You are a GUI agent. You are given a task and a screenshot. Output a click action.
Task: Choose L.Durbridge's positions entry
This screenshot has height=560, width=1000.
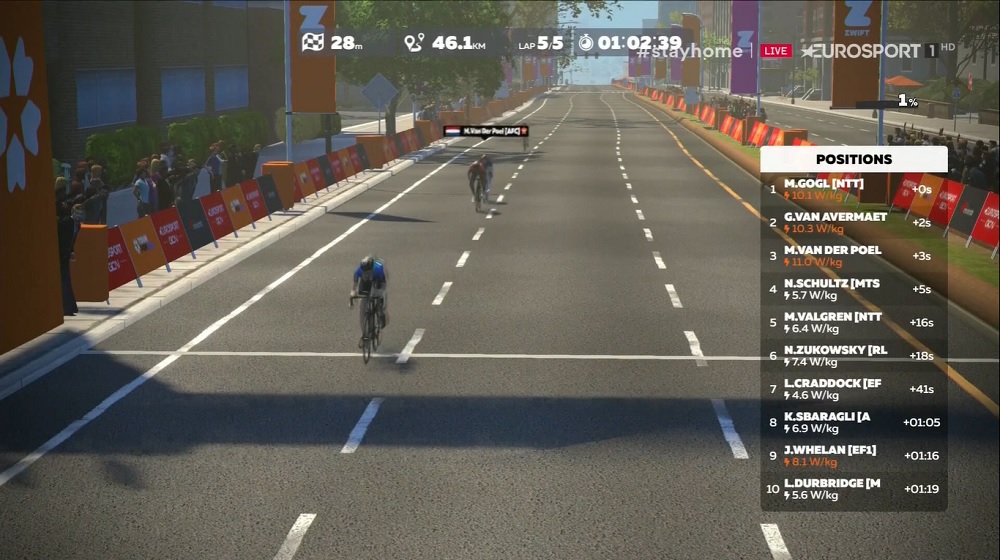tap(853, 489)
